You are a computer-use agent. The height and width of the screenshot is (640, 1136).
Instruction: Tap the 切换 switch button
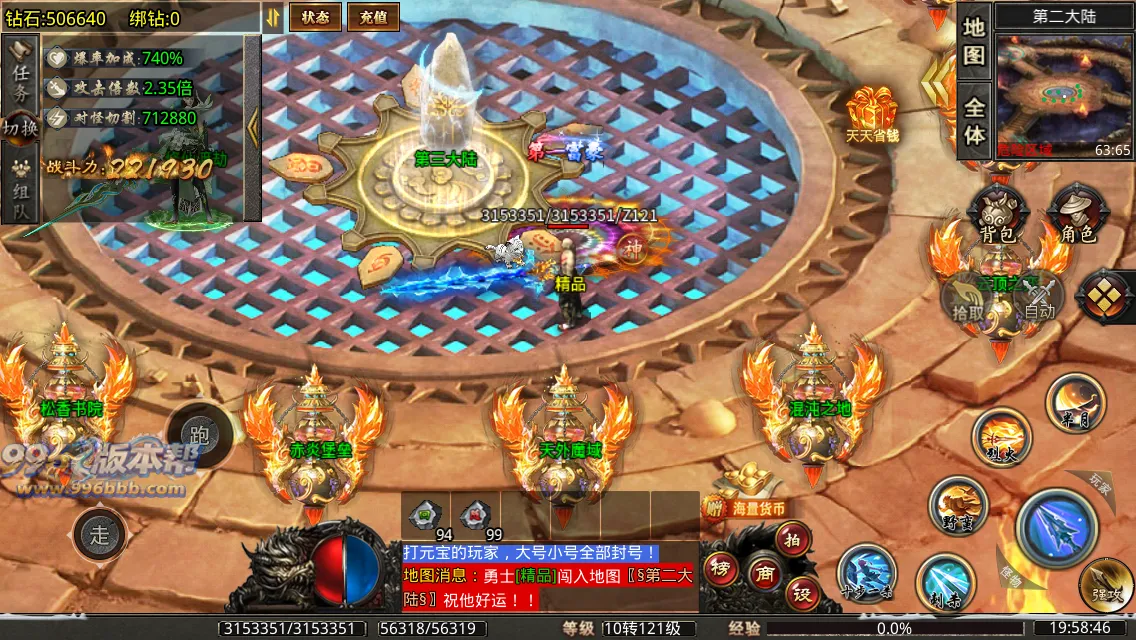pos(20,130)
